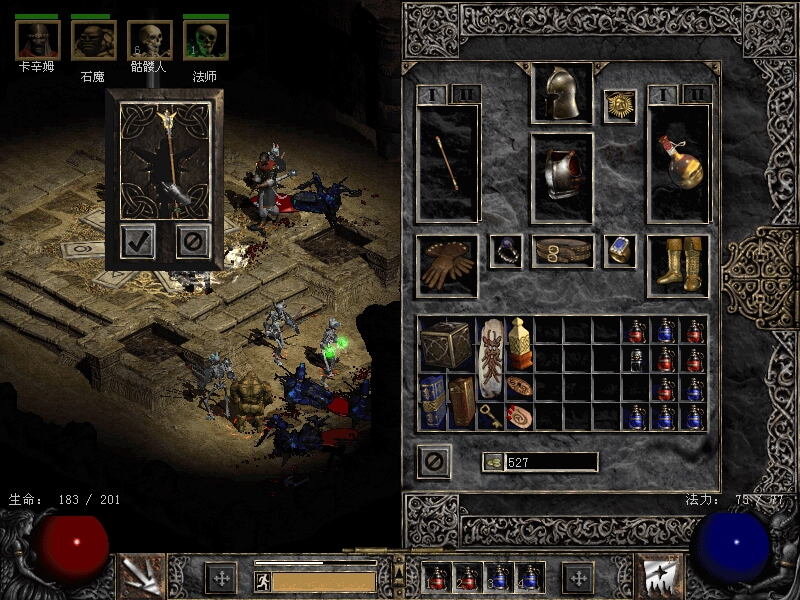The height and width of the screenshot is (600, 800).
Task: Select the equipped sun amulet
Action: point(620,106)
